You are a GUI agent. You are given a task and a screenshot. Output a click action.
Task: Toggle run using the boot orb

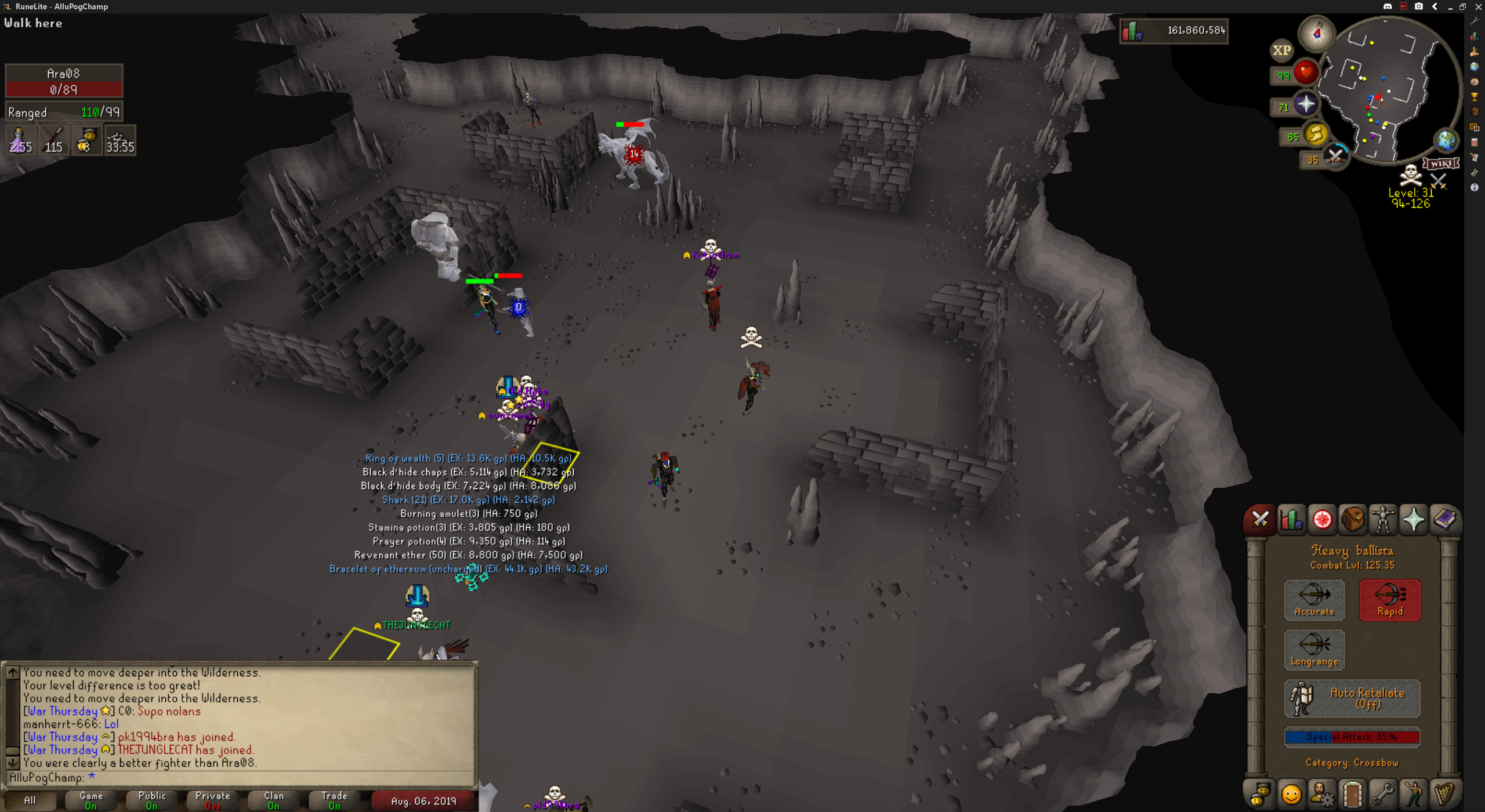point(1316,135)
